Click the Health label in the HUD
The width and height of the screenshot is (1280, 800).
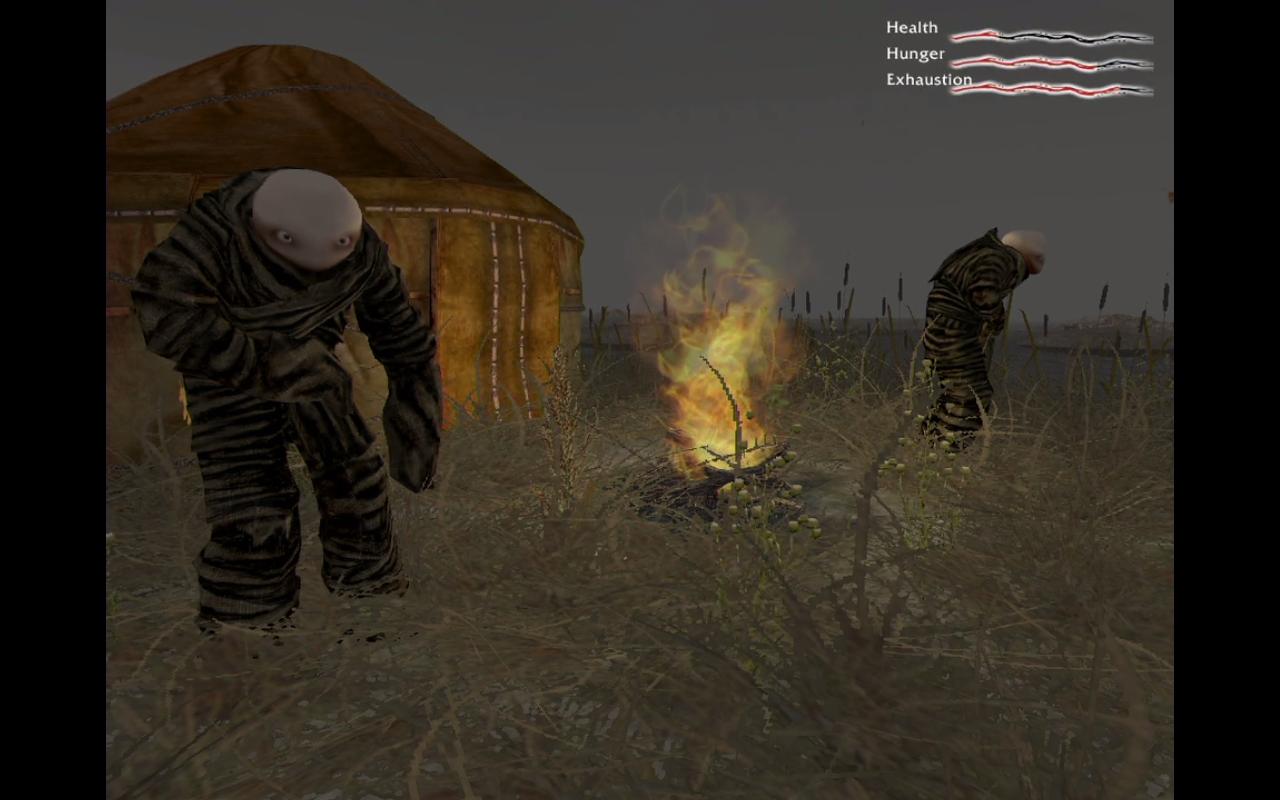[911, 27]
